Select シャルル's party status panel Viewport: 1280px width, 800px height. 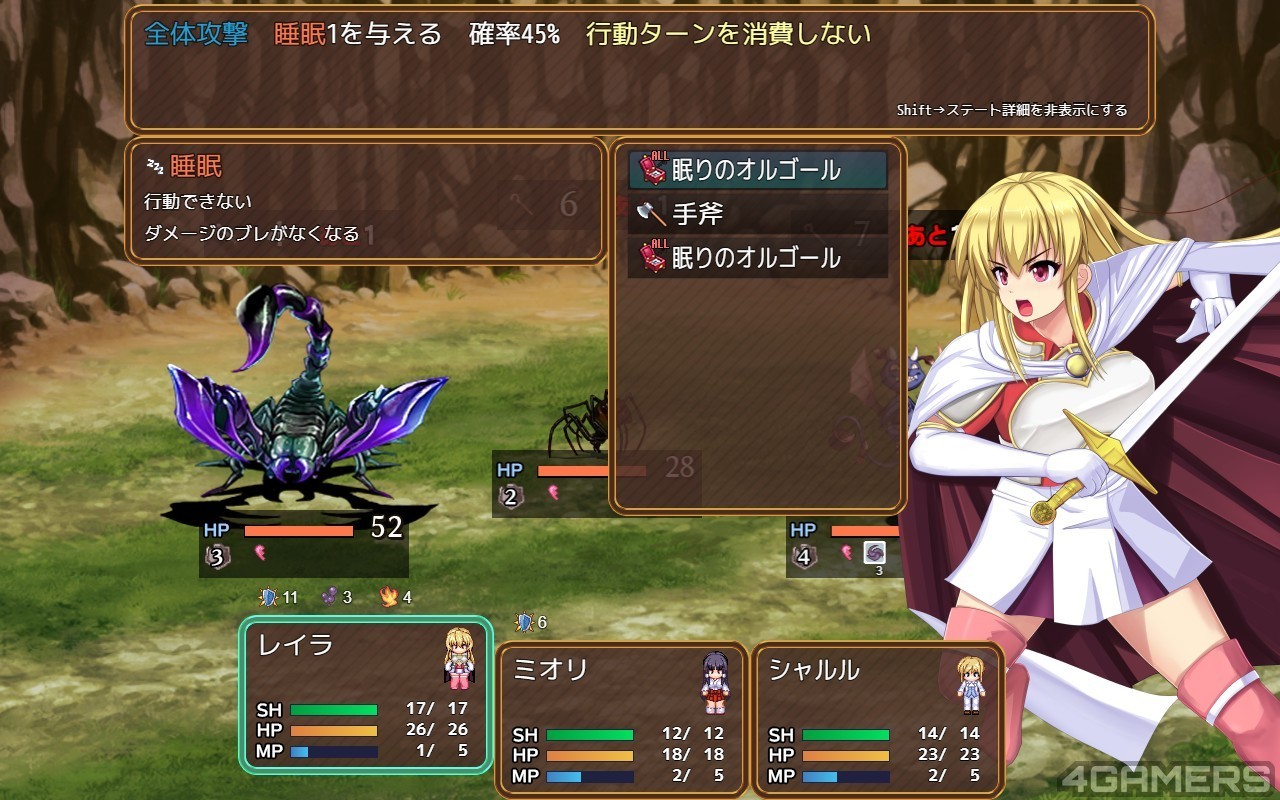coord(877,719)
